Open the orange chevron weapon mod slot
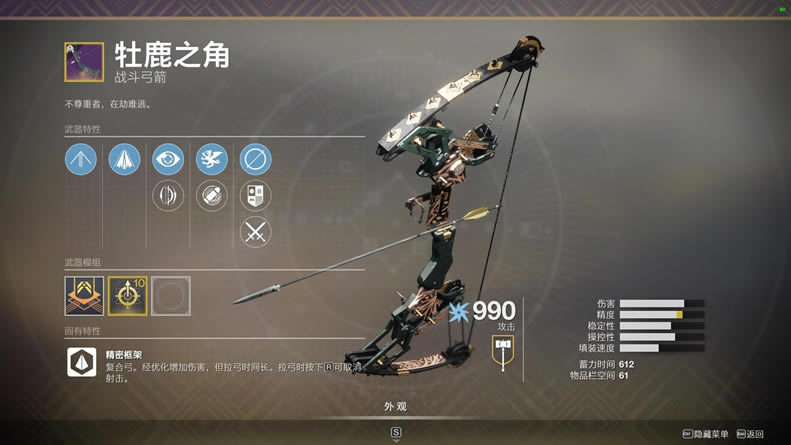Image resolution: width=791 pixels, height=445 pixels. [x=84, y=296]
